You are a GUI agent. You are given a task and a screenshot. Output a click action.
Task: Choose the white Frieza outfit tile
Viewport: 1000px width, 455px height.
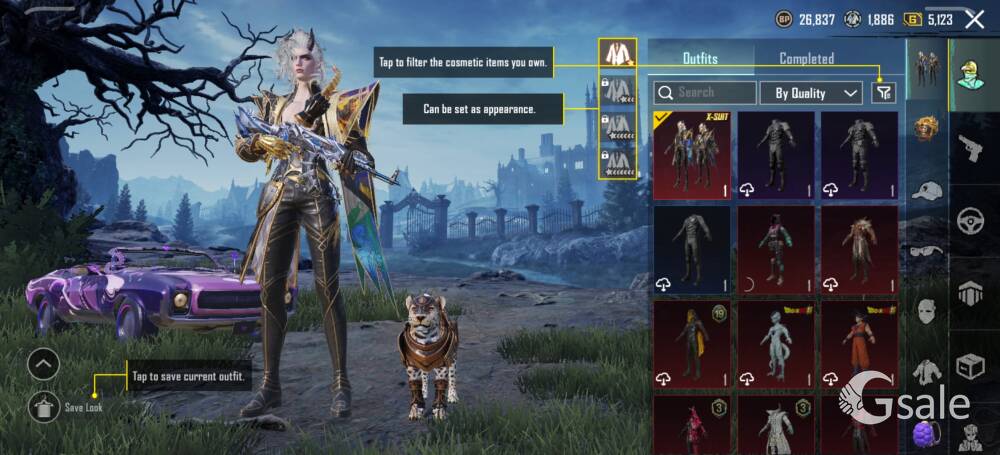coord(776,344)
